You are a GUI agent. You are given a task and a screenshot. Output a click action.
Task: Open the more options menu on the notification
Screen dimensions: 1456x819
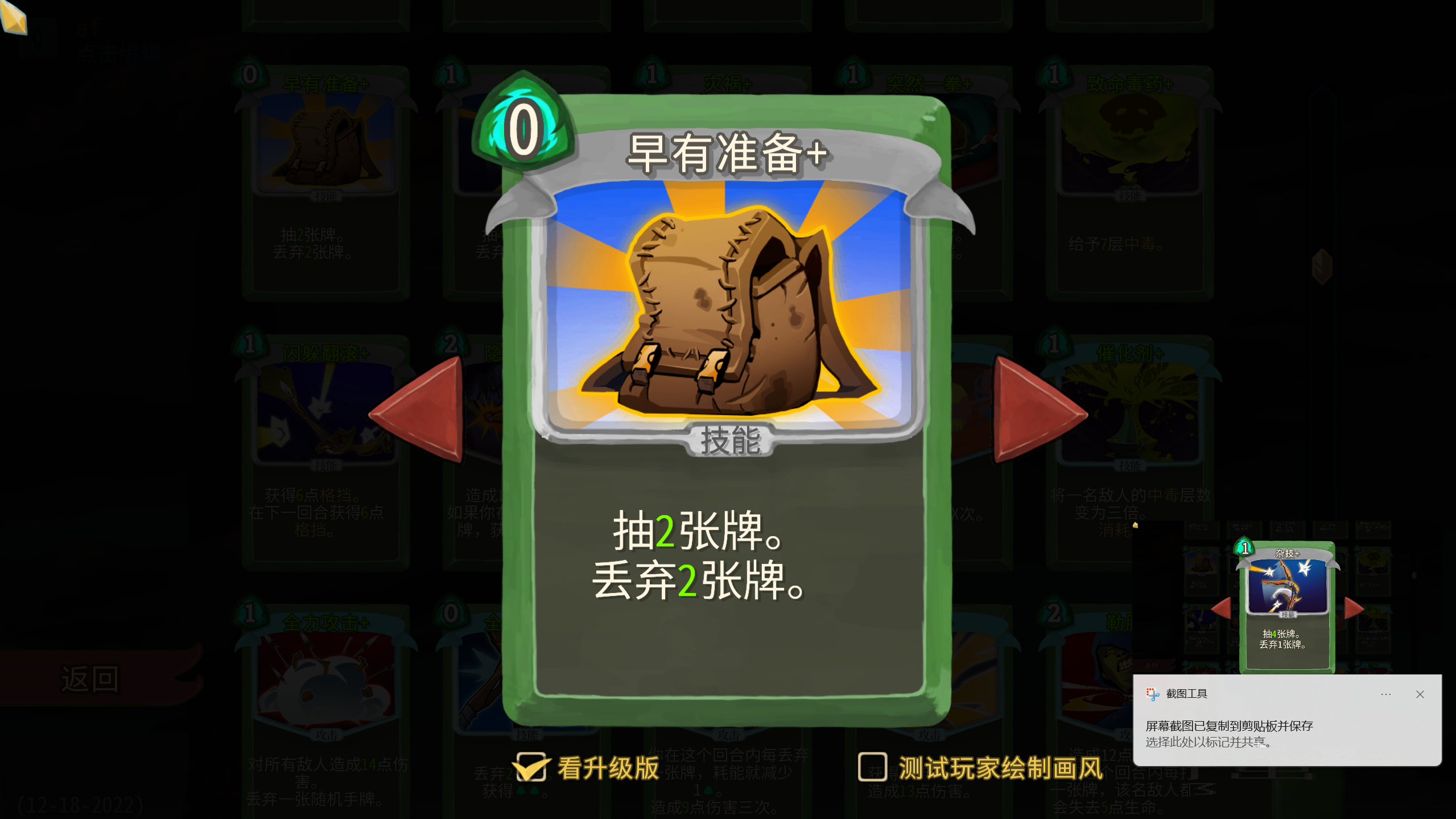pyautogui.click(x=1385, y=694)
